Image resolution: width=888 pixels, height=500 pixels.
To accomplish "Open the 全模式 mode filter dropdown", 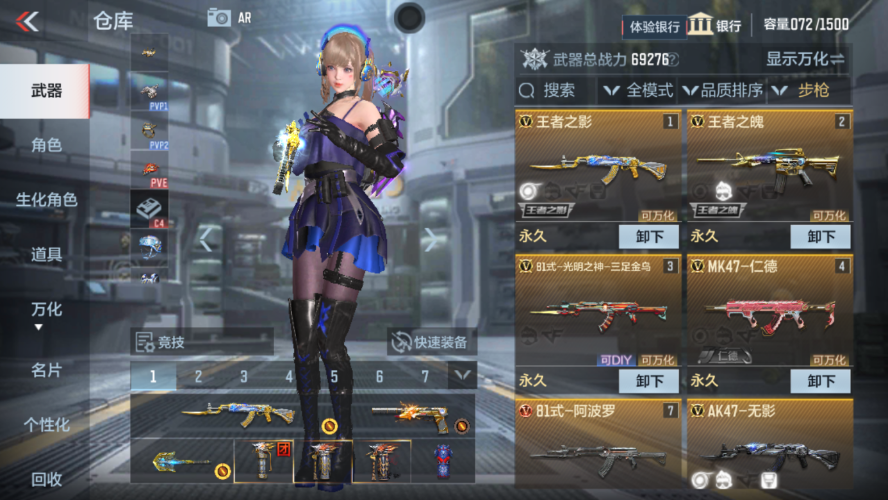I will (639, 91).
